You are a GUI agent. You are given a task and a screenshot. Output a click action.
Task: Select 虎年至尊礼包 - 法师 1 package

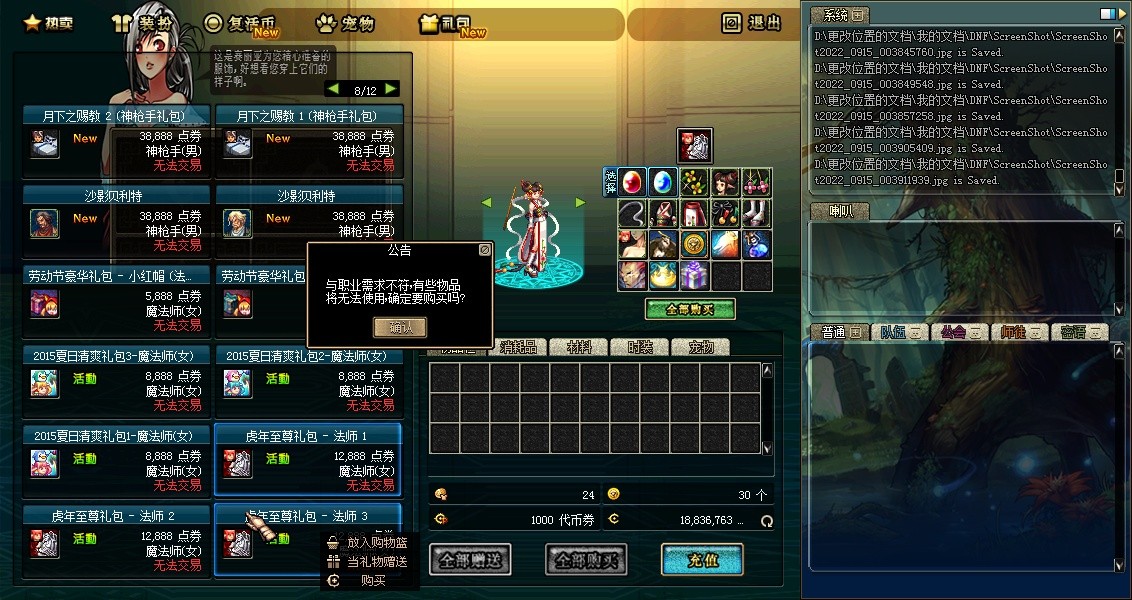click(x=308, y=460)
